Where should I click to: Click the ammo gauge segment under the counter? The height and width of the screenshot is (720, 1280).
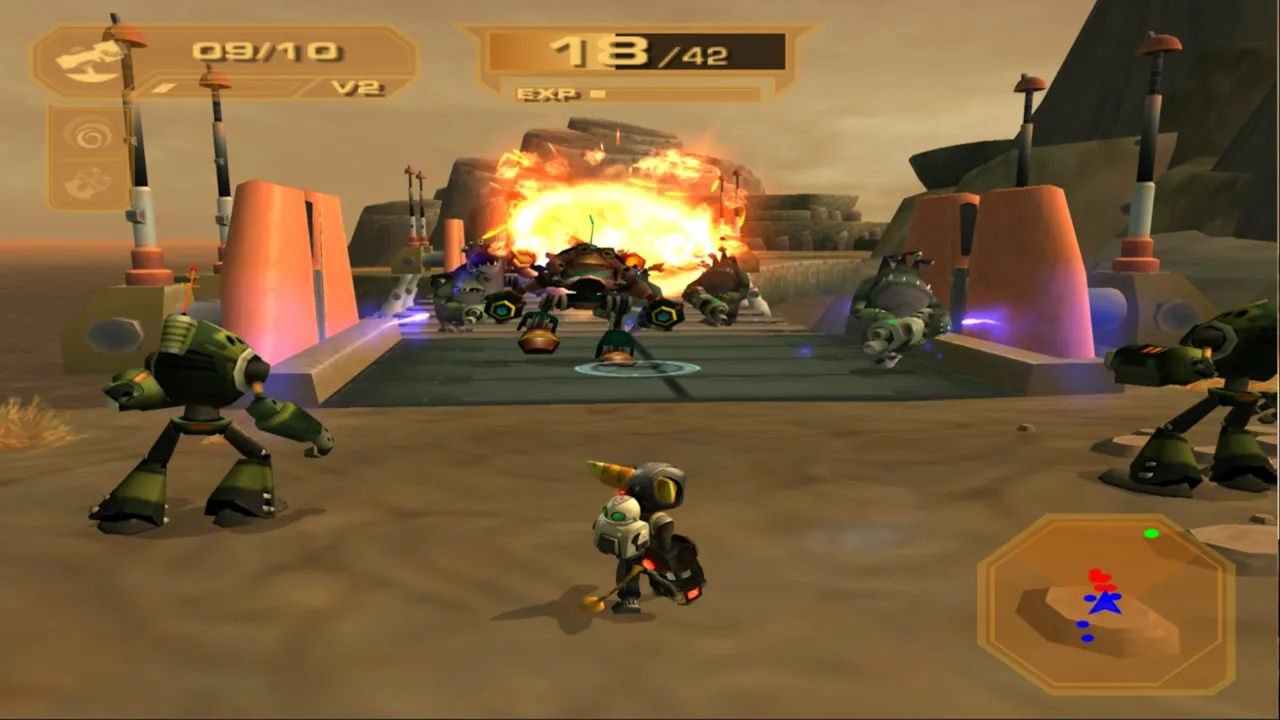point(165,84)
